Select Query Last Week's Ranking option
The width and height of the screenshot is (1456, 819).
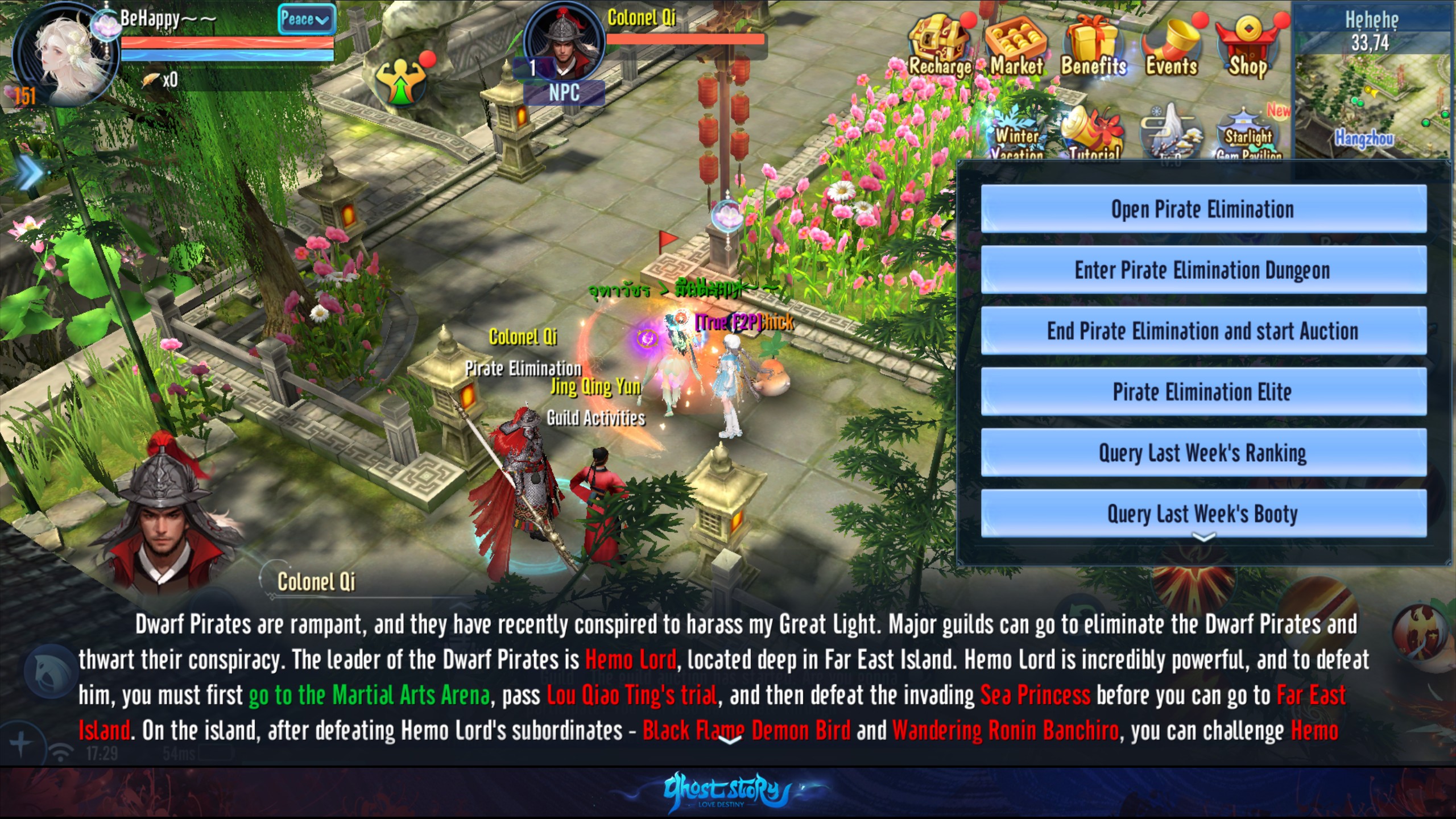pos(1203,453)
